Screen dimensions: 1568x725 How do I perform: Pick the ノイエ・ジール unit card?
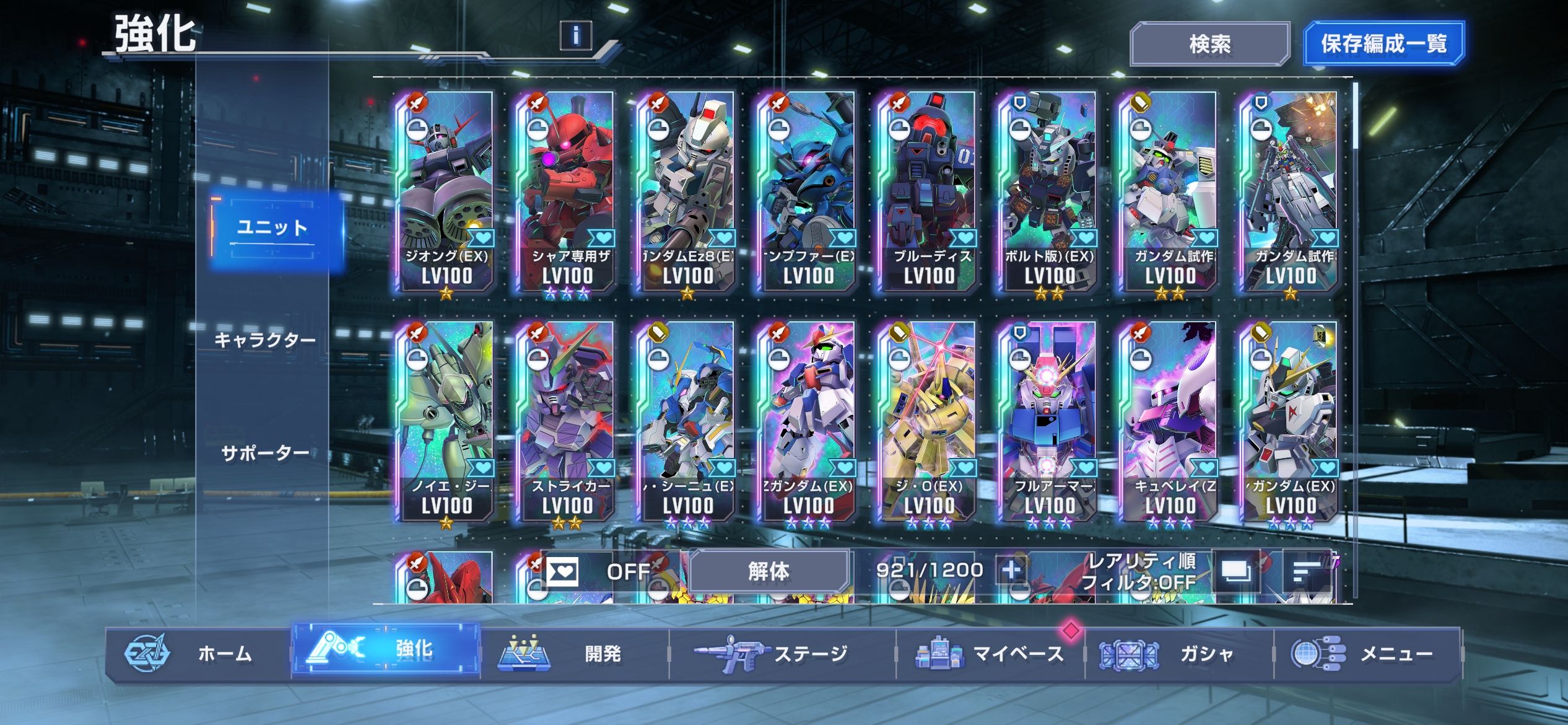click(446, 421)
